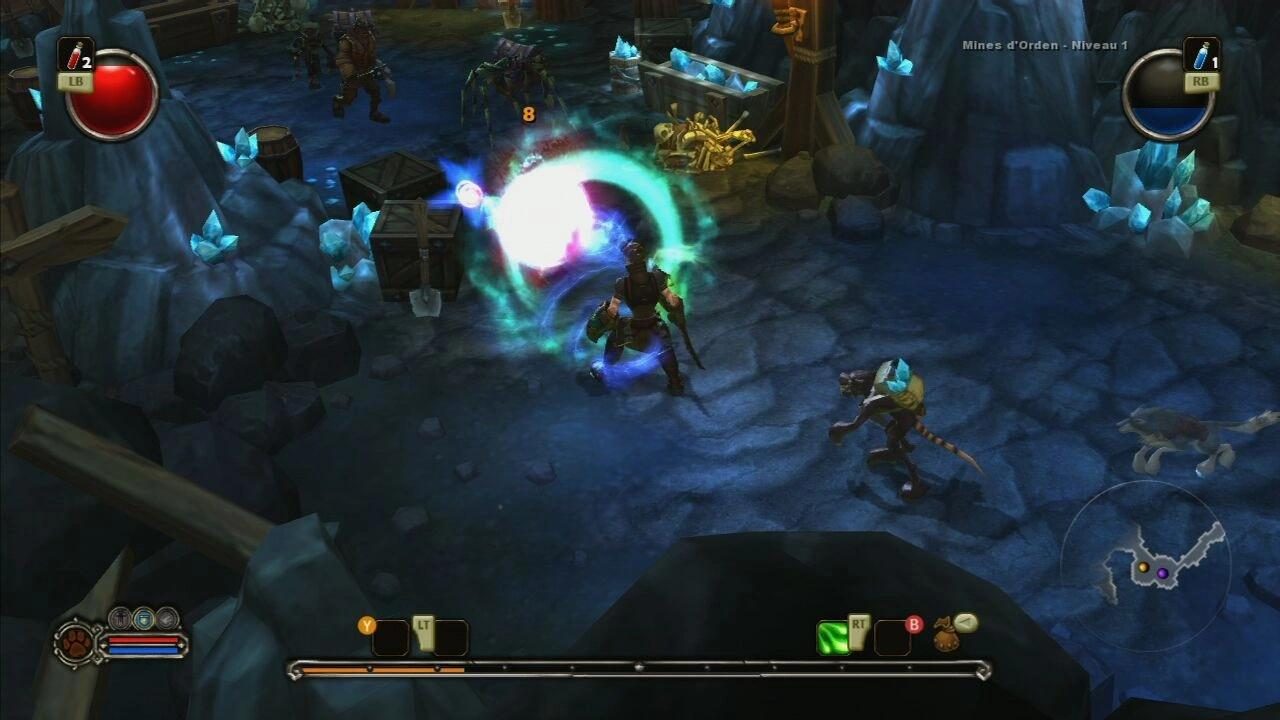Image resolution: width=1280 pixels, height=720 pixels.
Task: Select the green skill assigned to RT
Action: coord(833,636)
